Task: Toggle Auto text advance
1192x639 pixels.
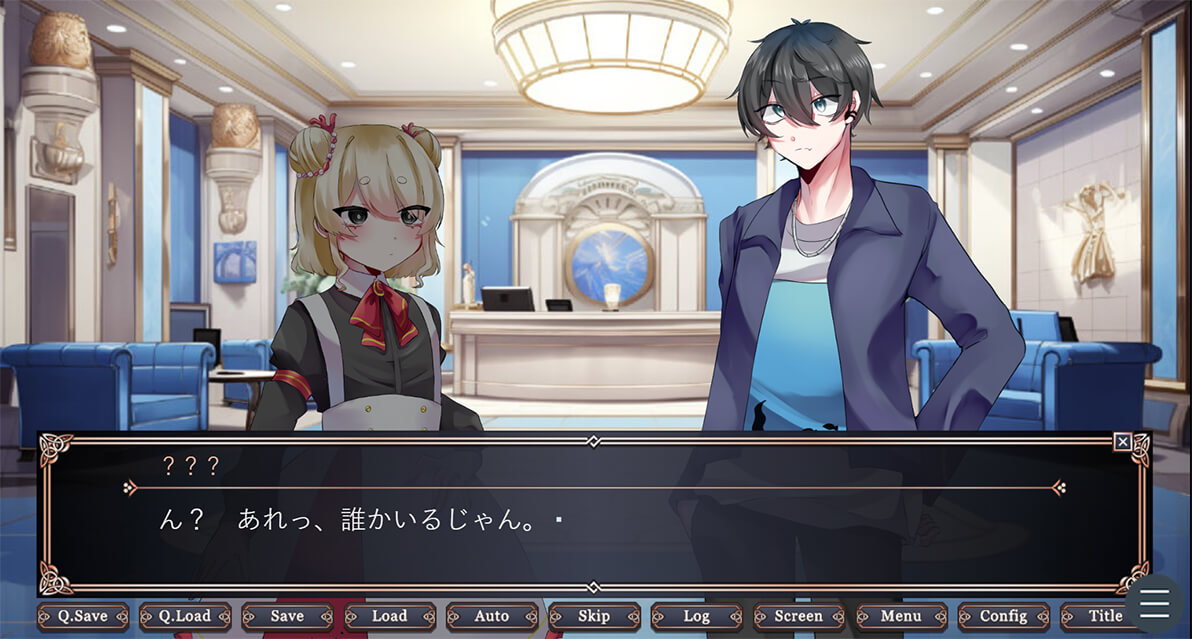Action: point(492,616)
